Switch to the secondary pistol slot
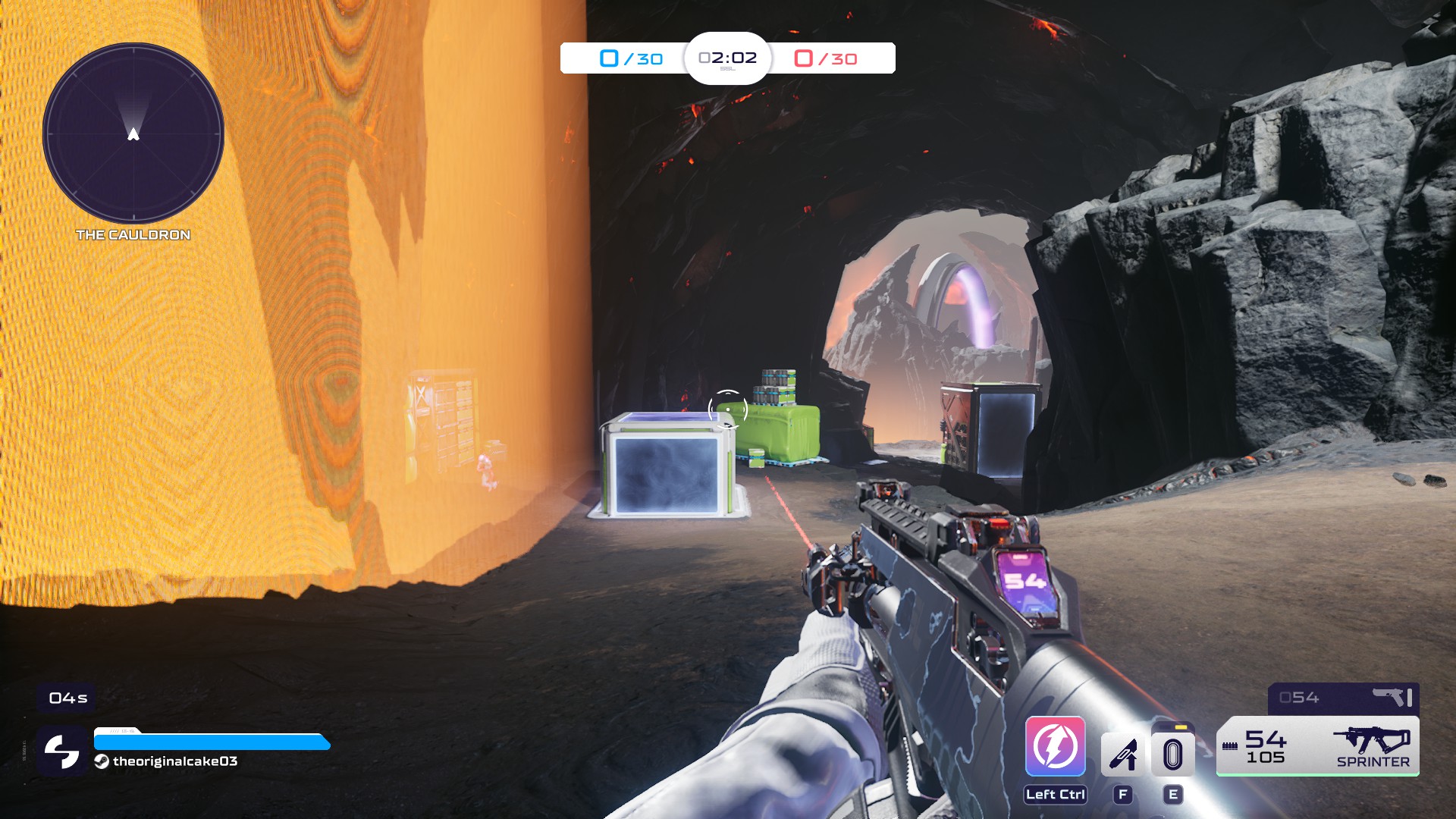The image size is (1456, 819). pyautogui.click(x=1343, y=698)
